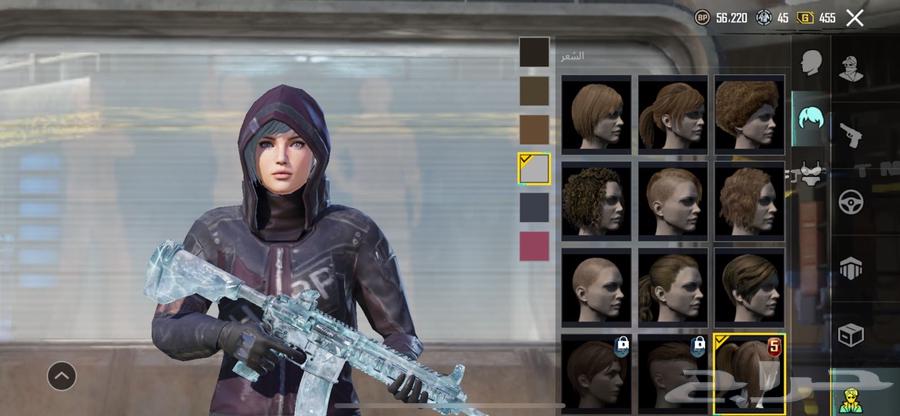Click the gold G currency icon
This screenshot has width=900, height=416.
tap(805, 18)
